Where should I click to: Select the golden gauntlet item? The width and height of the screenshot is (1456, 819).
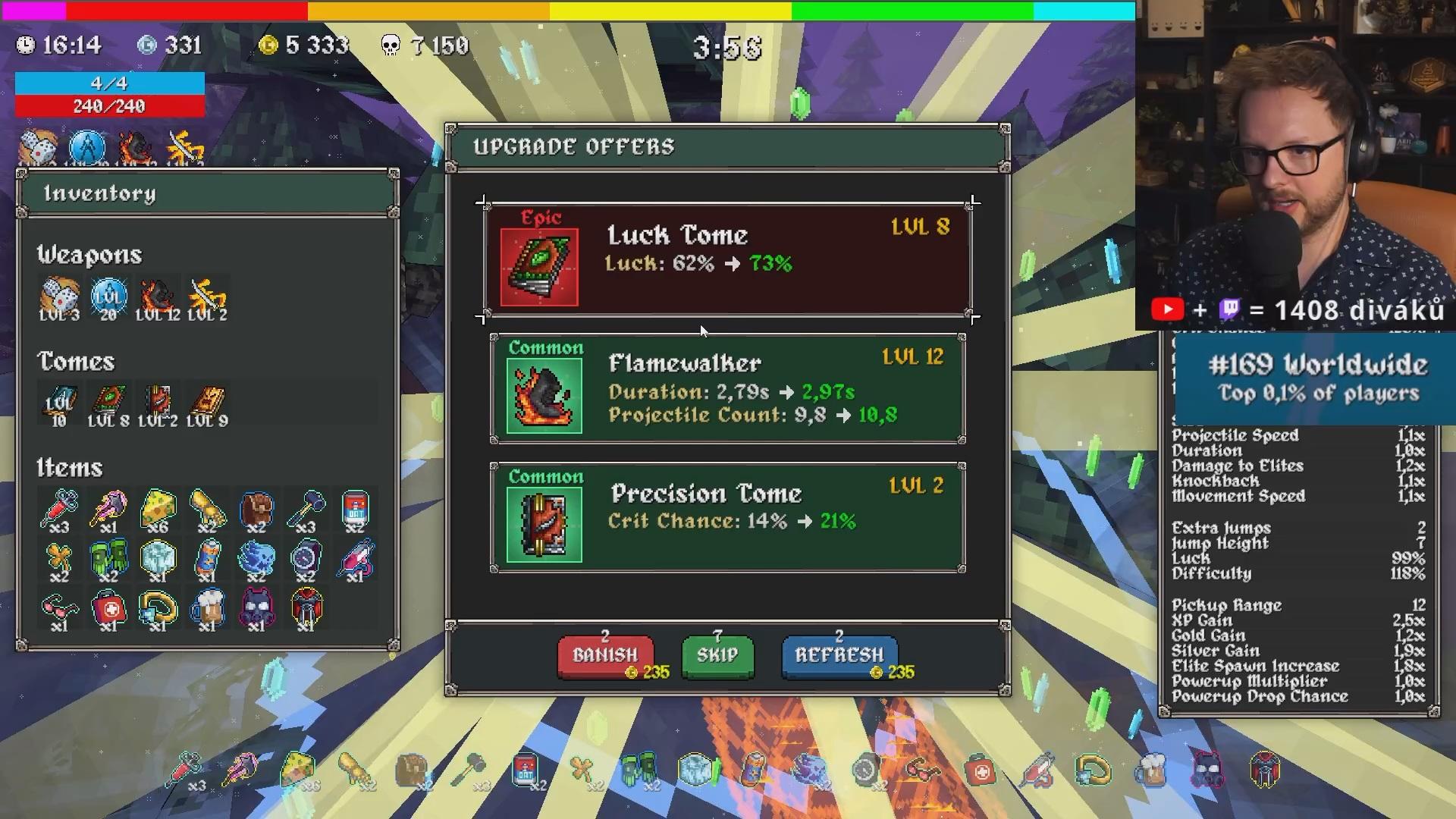207,510
